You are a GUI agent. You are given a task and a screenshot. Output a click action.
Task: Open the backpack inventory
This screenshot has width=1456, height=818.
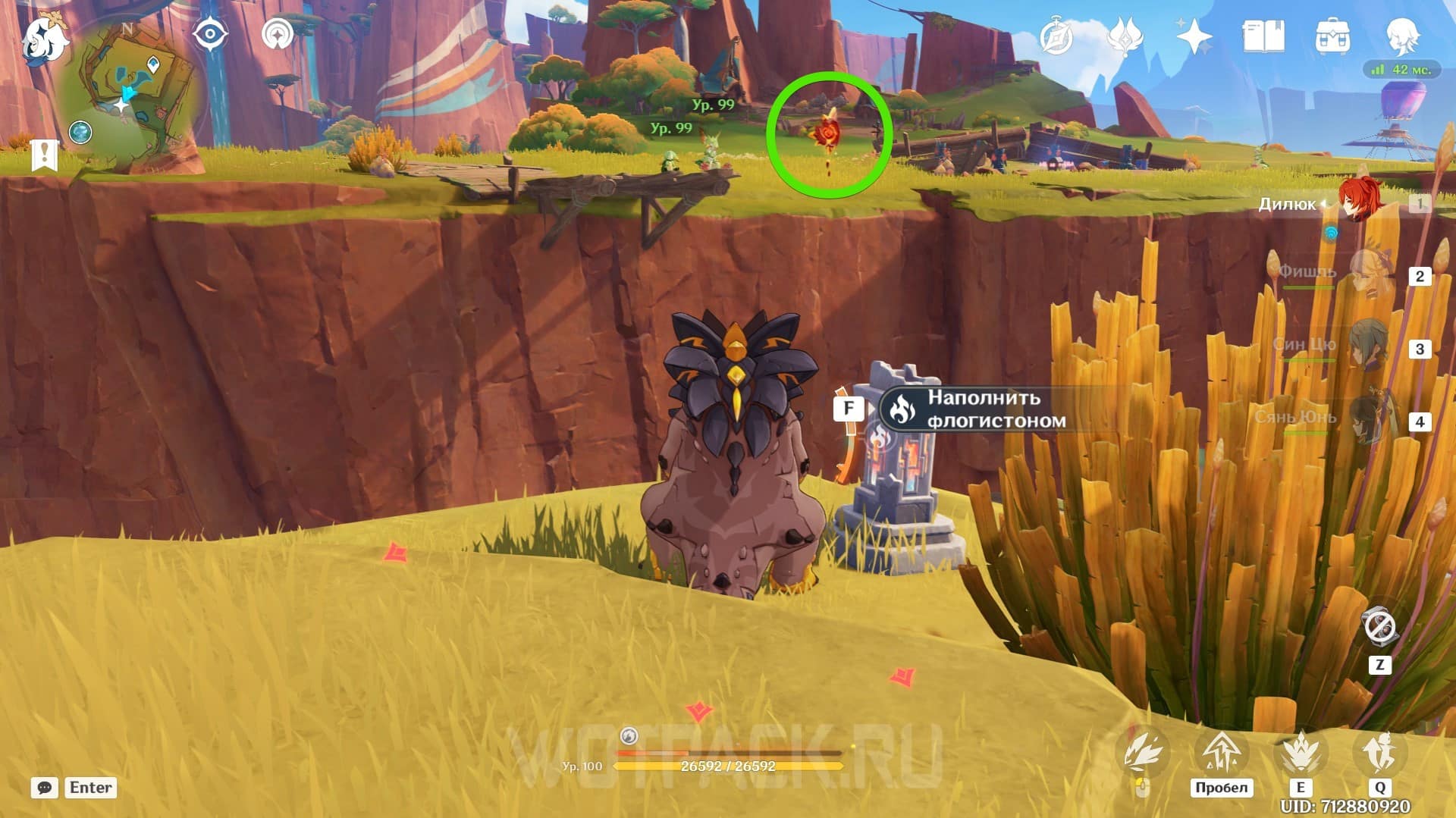coord(1332,36)
